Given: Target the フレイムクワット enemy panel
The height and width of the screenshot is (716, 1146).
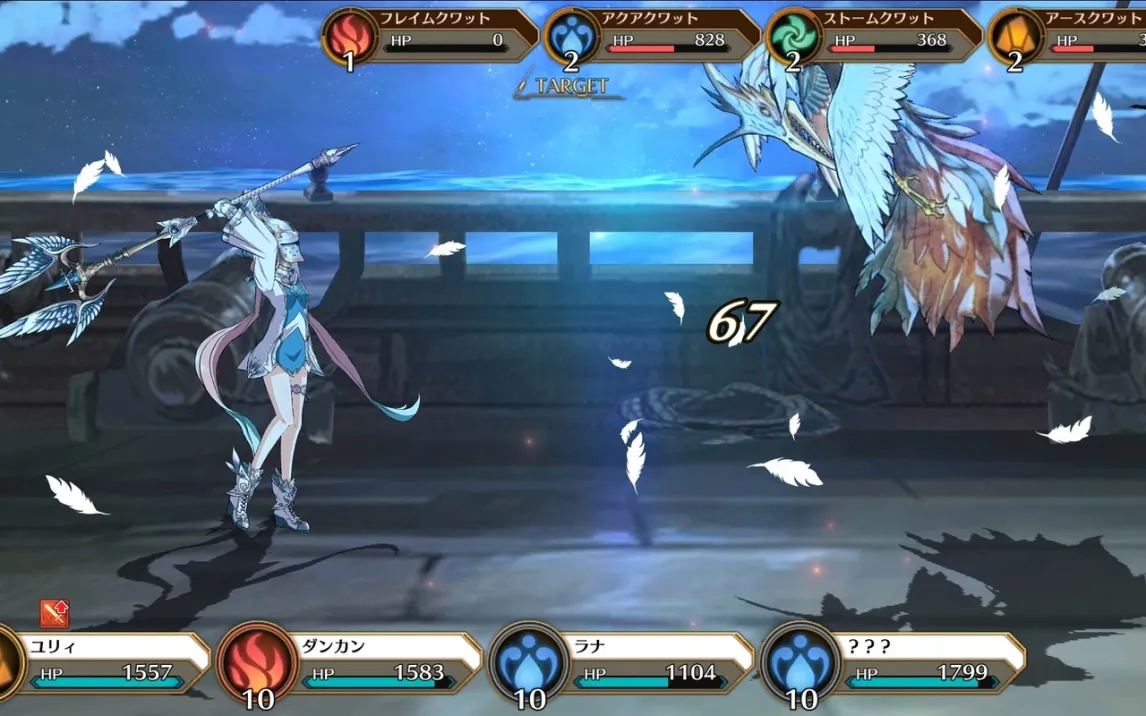Looking at the screenshot, I should point(430,33).
